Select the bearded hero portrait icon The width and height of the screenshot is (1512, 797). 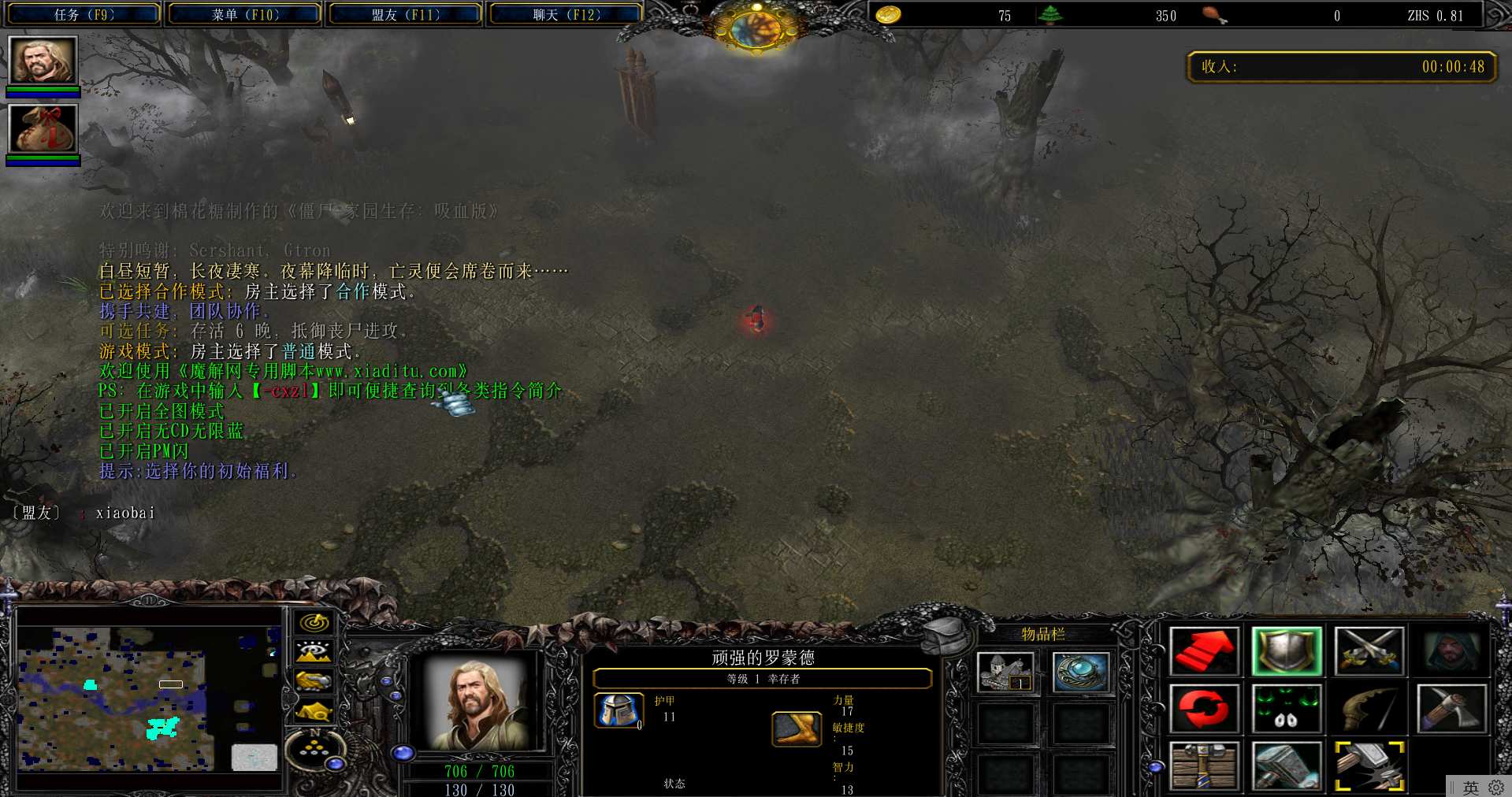pyautogui.click(x=43, y=61)
